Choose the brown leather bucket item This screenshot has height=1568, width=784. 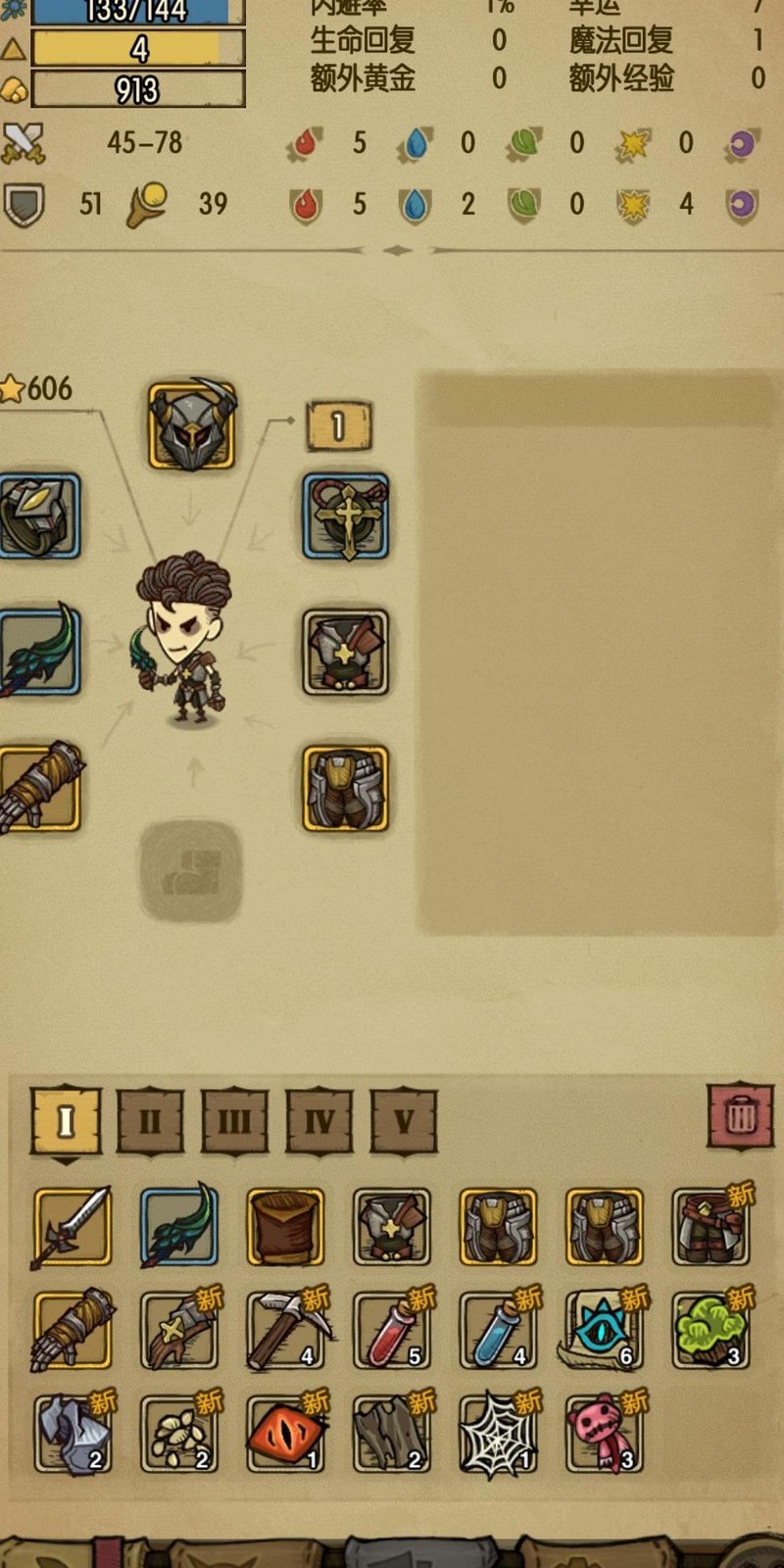coord(285,1226)
